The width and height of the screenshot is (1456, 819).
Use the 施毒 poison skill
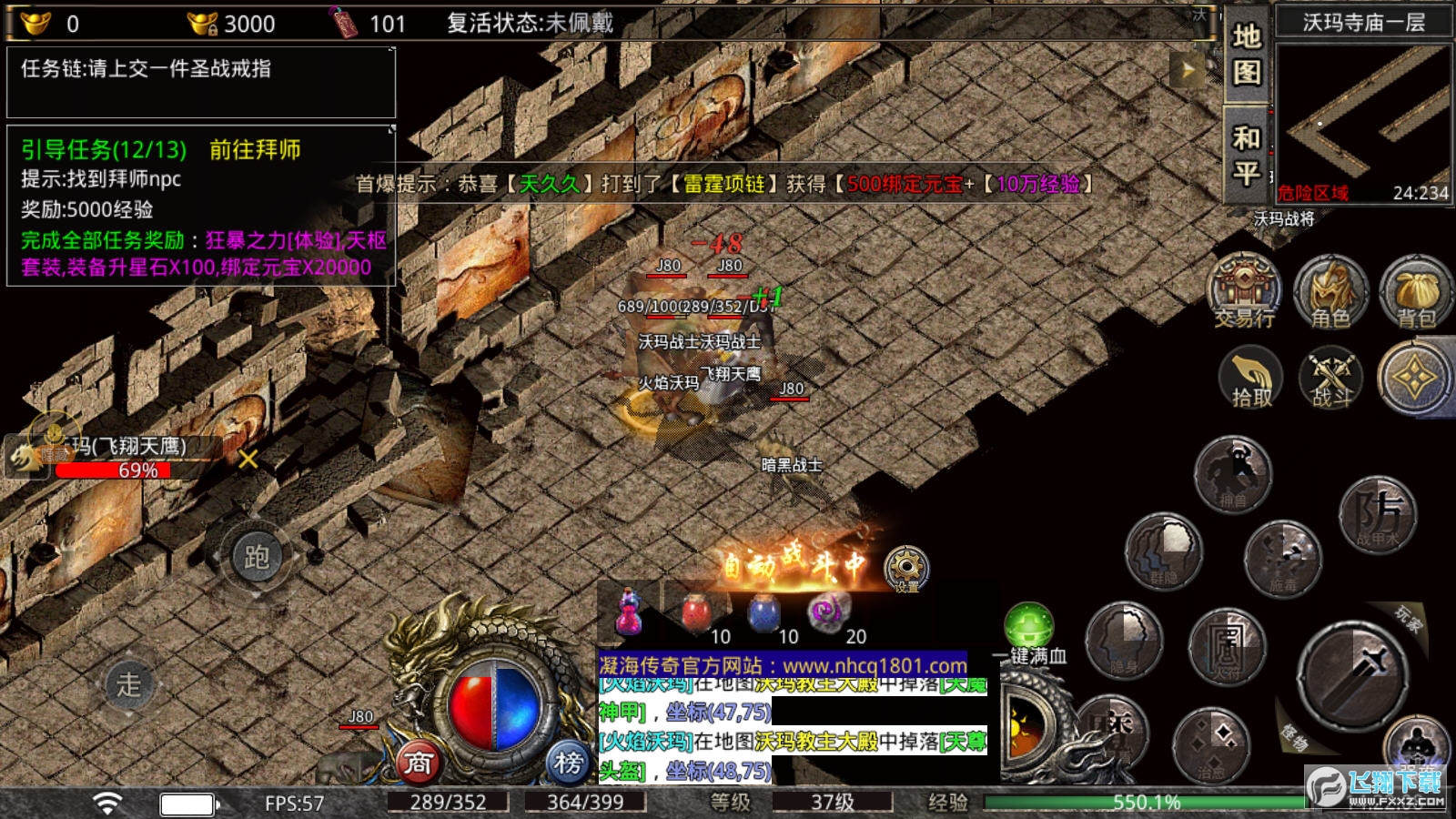coord(1283,557)
